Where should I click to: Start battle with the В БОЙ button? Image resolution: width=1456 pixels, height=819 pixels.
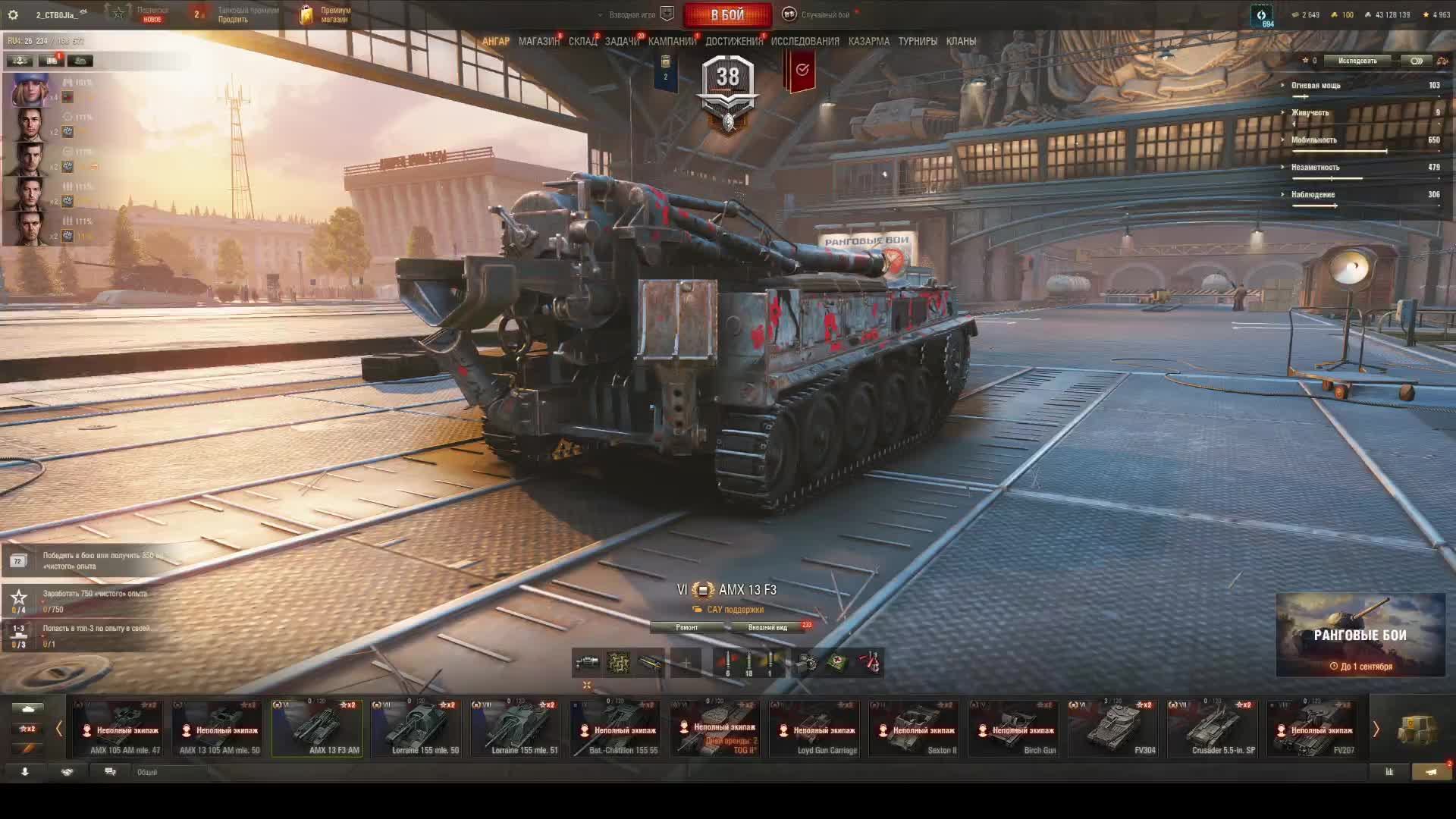727,14
